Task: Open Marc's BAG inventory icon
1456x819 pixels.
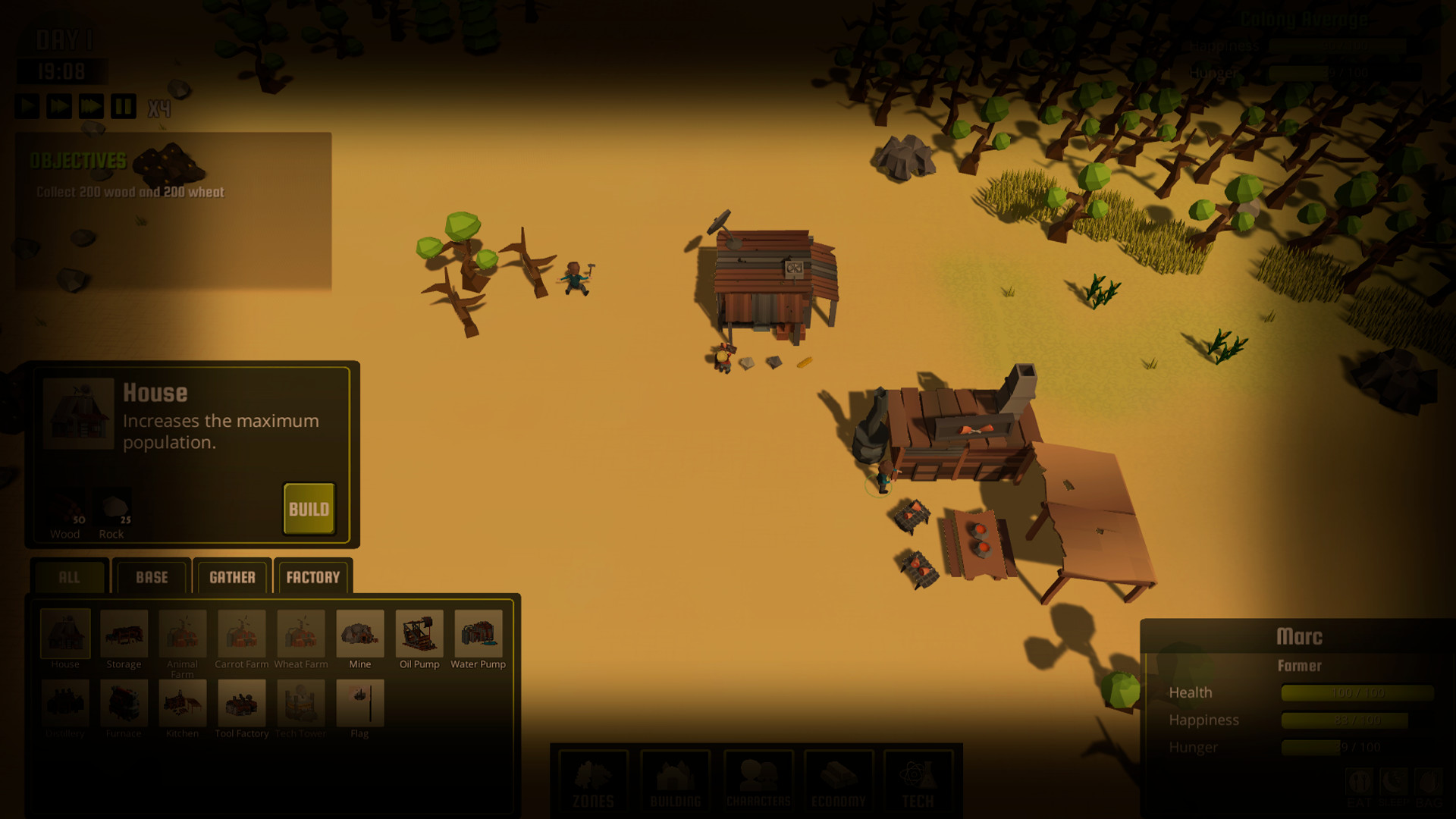Action: tap(1429, 781)
